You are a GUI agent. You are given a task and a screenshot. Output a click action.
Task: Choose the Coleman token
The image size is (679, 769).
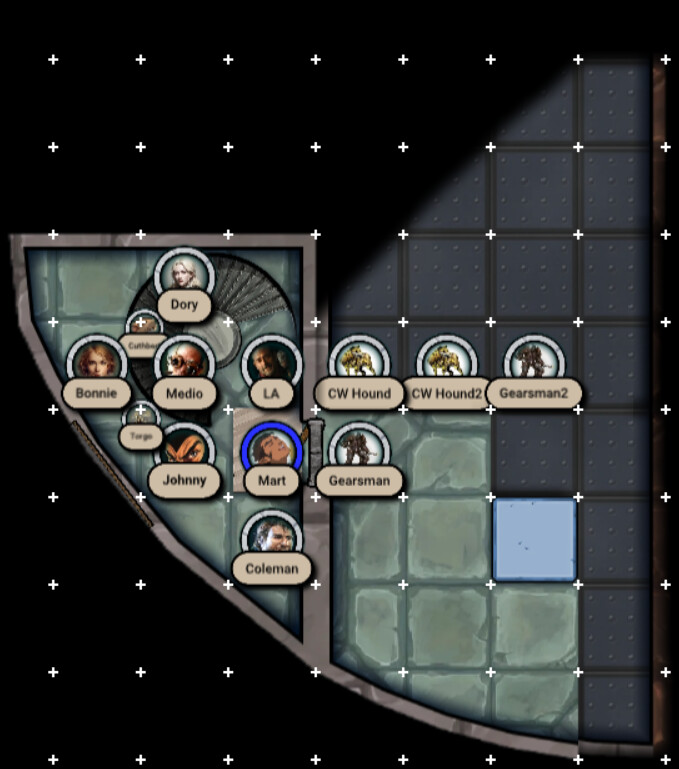point(271,537)
